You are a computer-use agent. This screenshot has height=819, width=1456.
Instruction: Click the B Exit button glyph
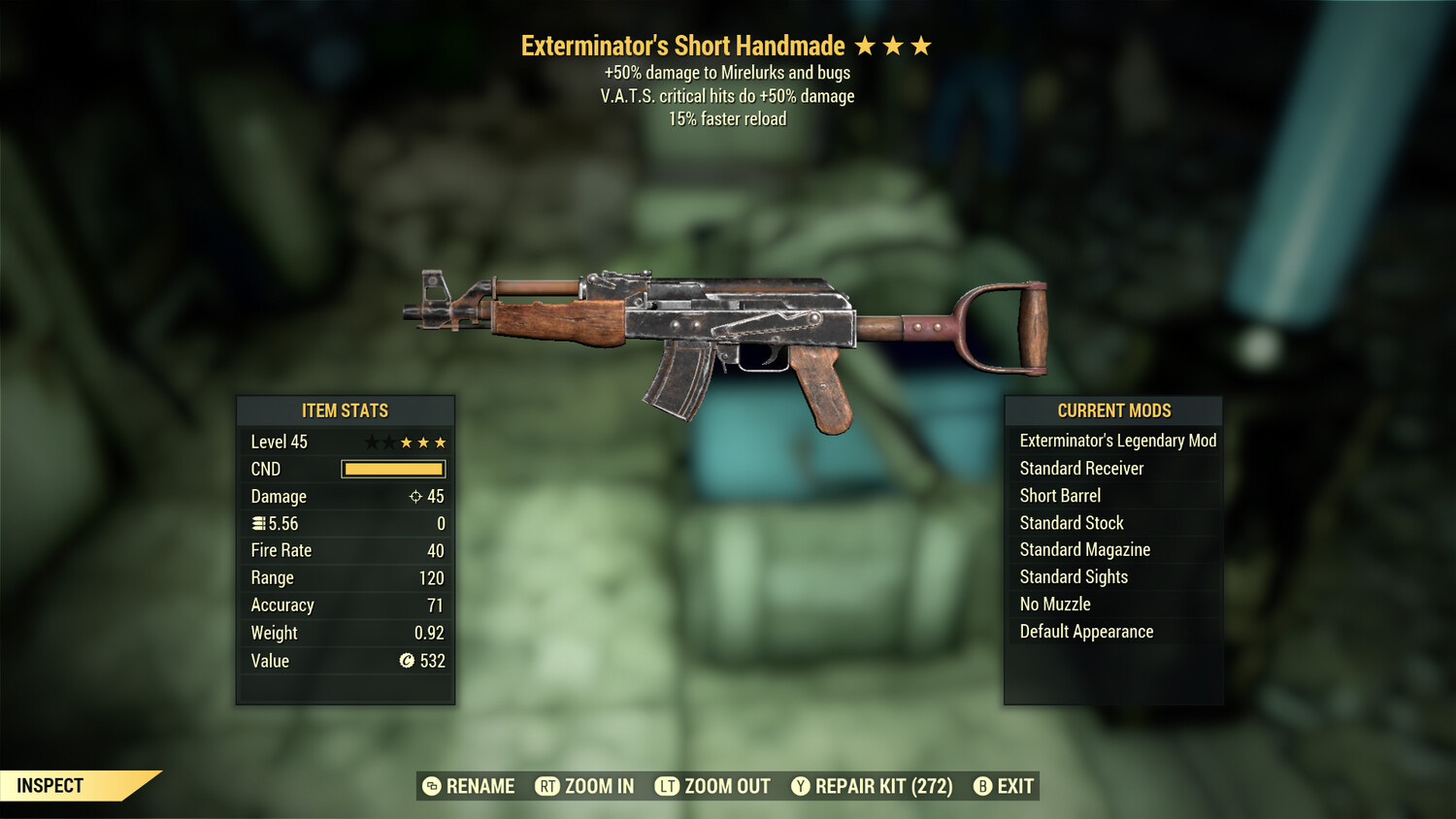(x=982, y=787)
